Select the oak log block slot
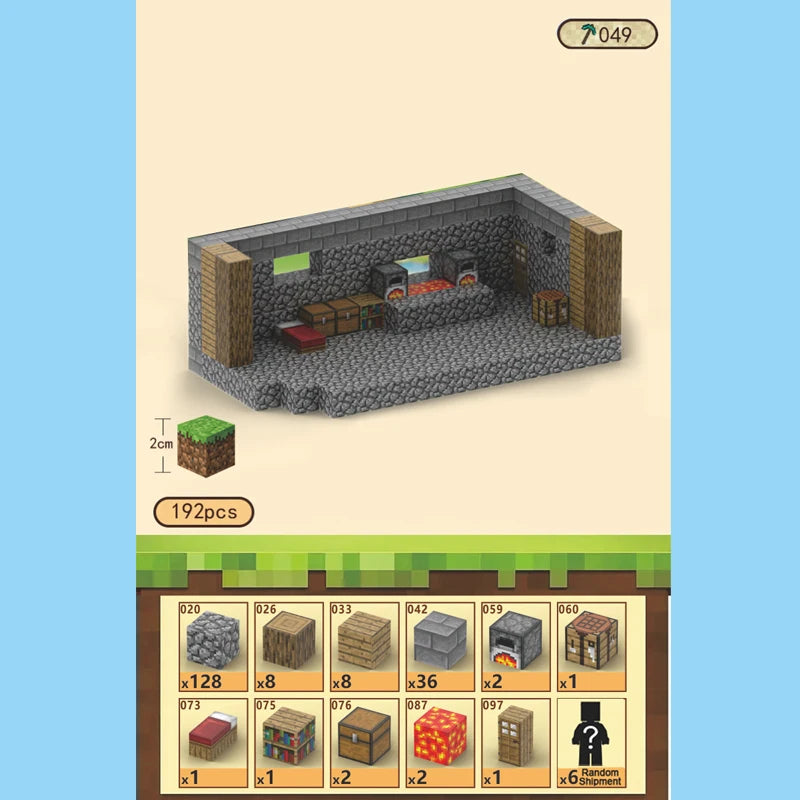This screenshot has height=800, width=800. (x=289, y=646)
